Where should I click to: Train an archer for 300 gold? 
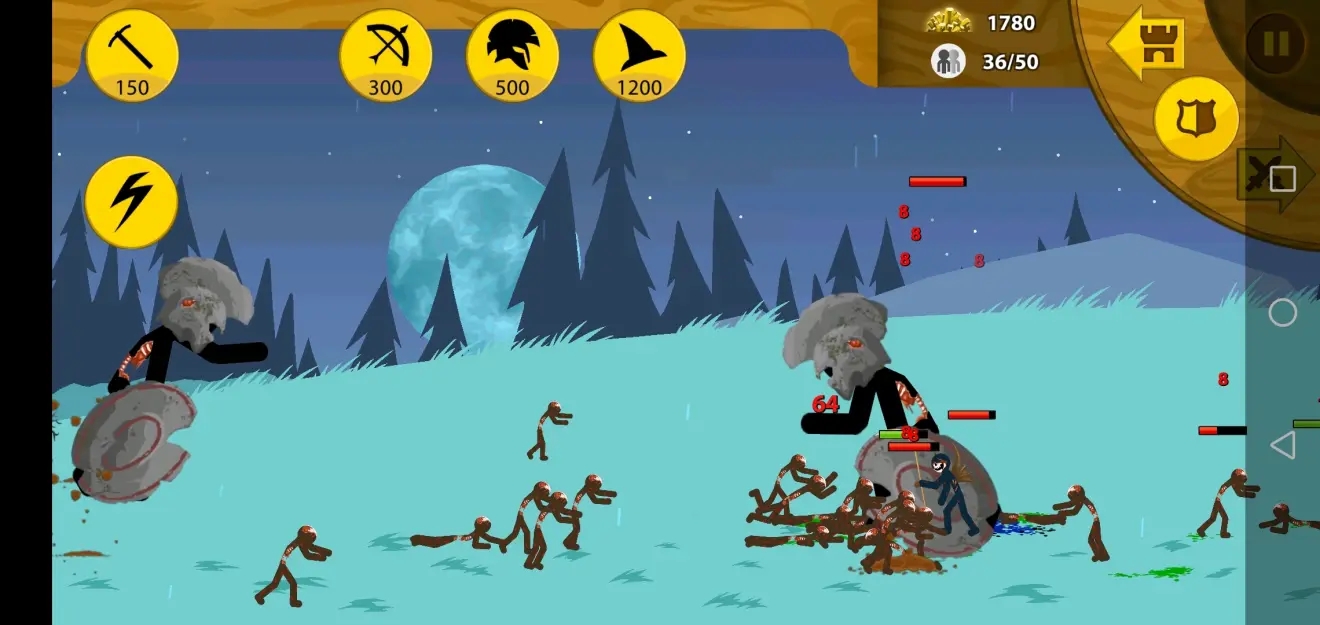(385, 56)
